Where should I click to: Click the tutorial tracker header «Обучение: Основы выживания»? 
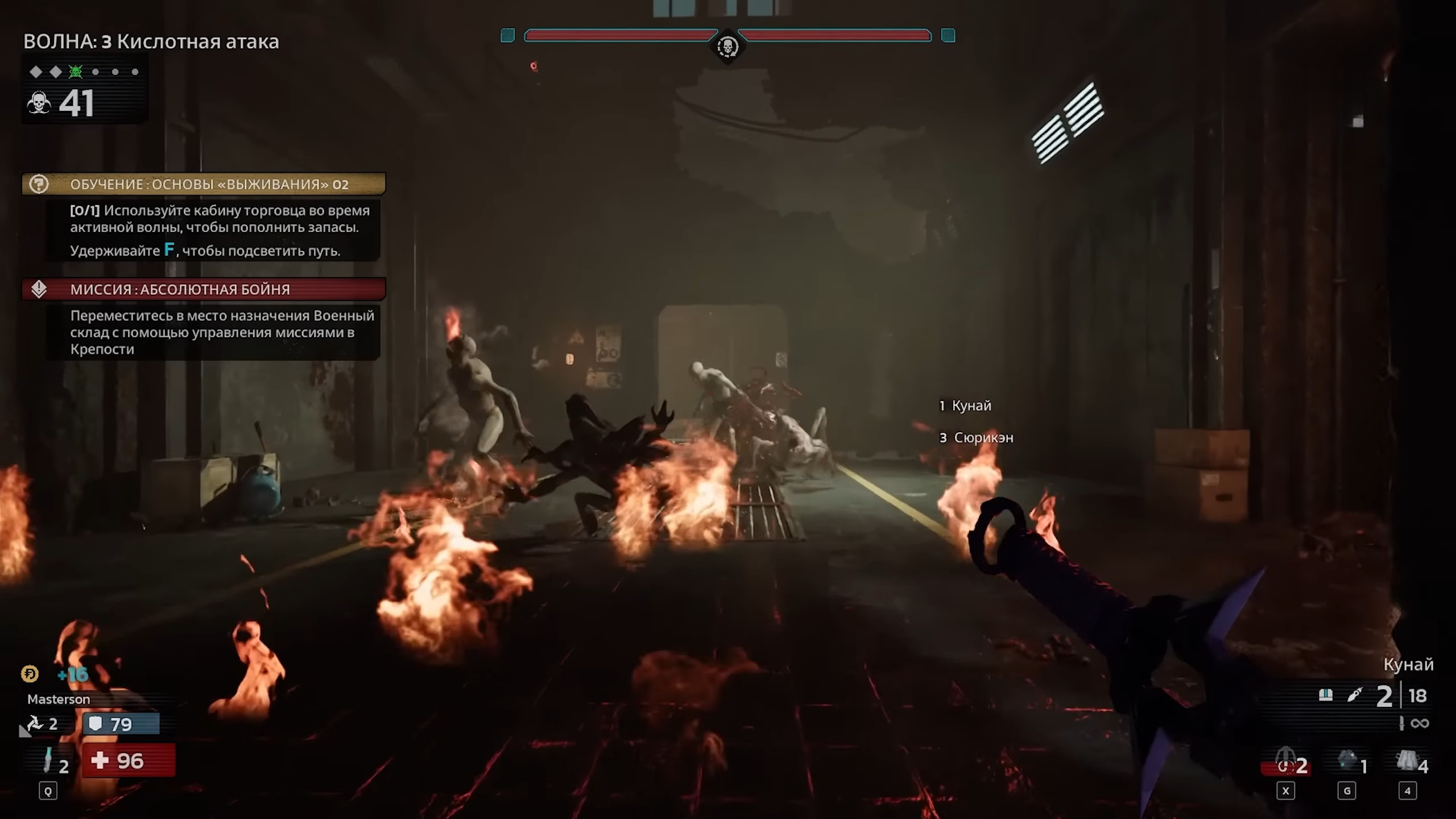click(x=209, y=184)
